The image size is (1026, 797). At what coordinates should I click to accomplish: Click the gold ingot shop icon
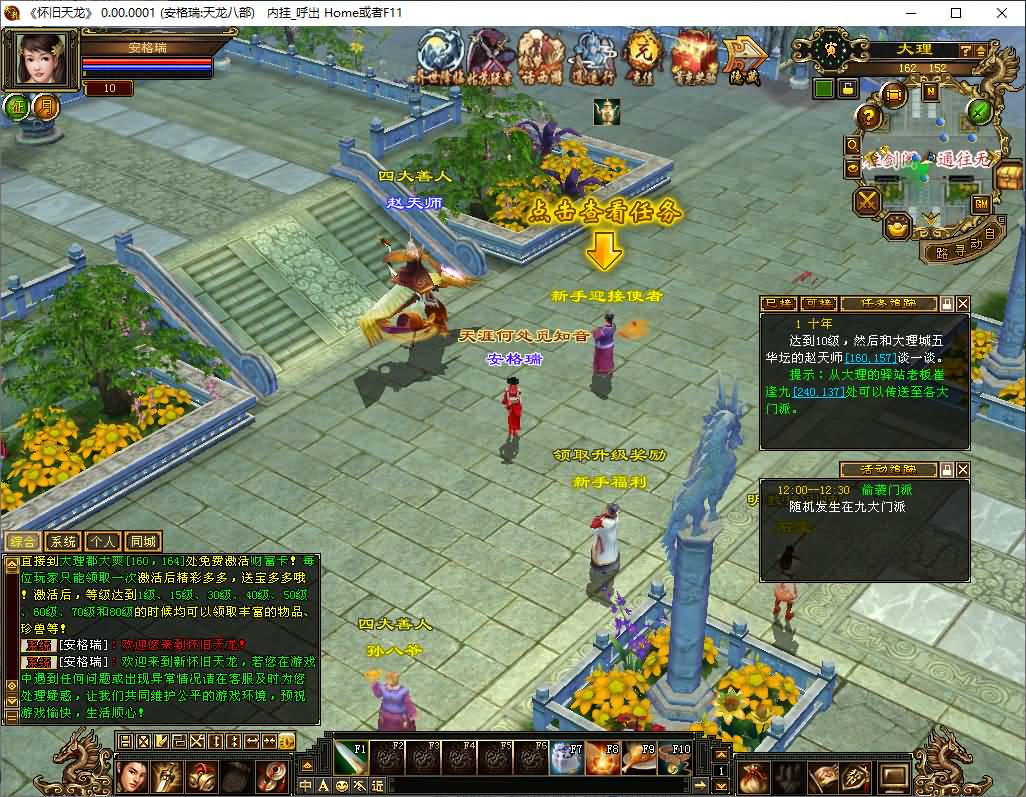(x=897, y=227)
